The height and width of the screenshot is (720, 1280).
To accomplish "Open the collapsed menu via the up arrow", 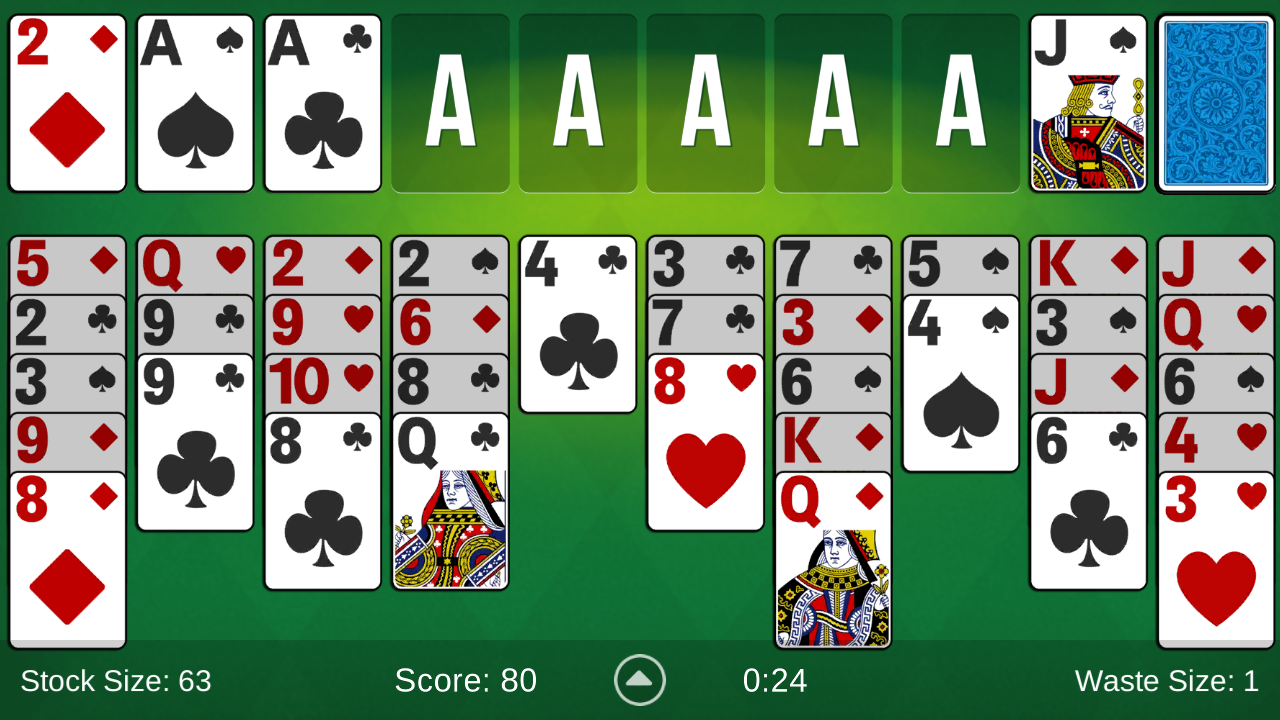I will (639, 680).
